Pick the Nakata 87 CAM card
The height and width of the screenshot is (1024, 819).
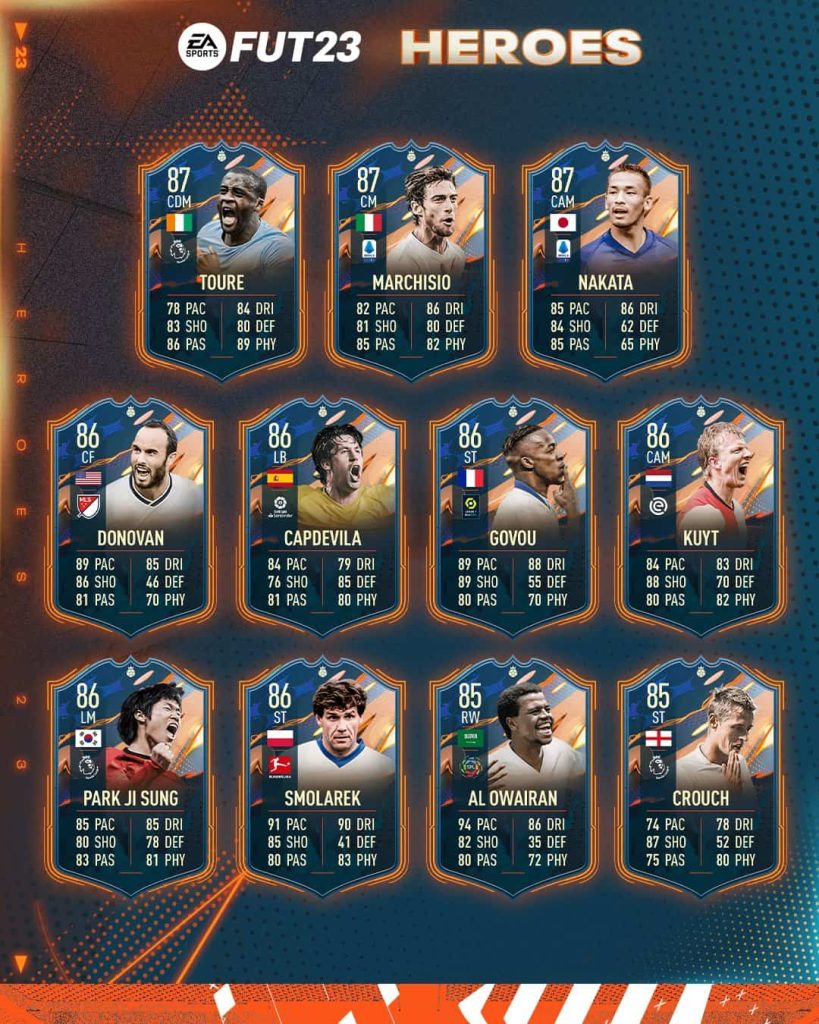(x=603, y=262)
